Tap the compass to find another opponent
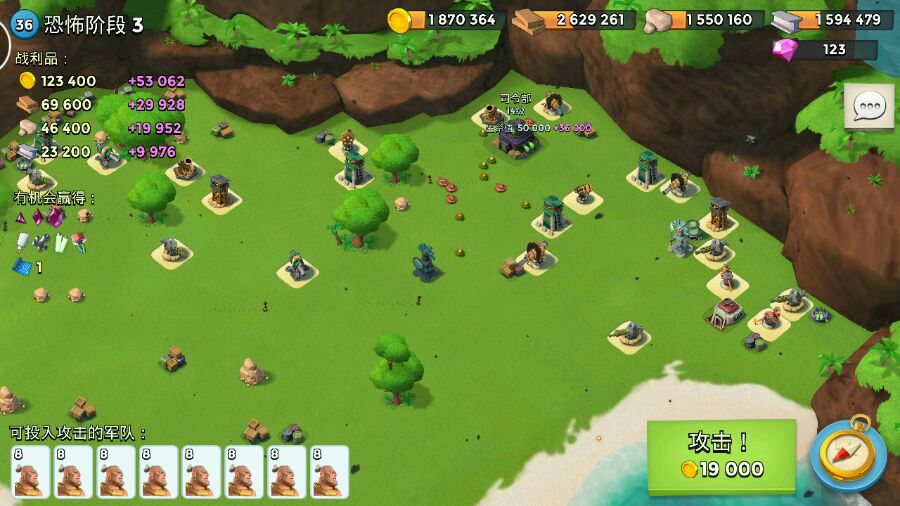The height and width of the screenshot is (506, 900). point(848,453)
